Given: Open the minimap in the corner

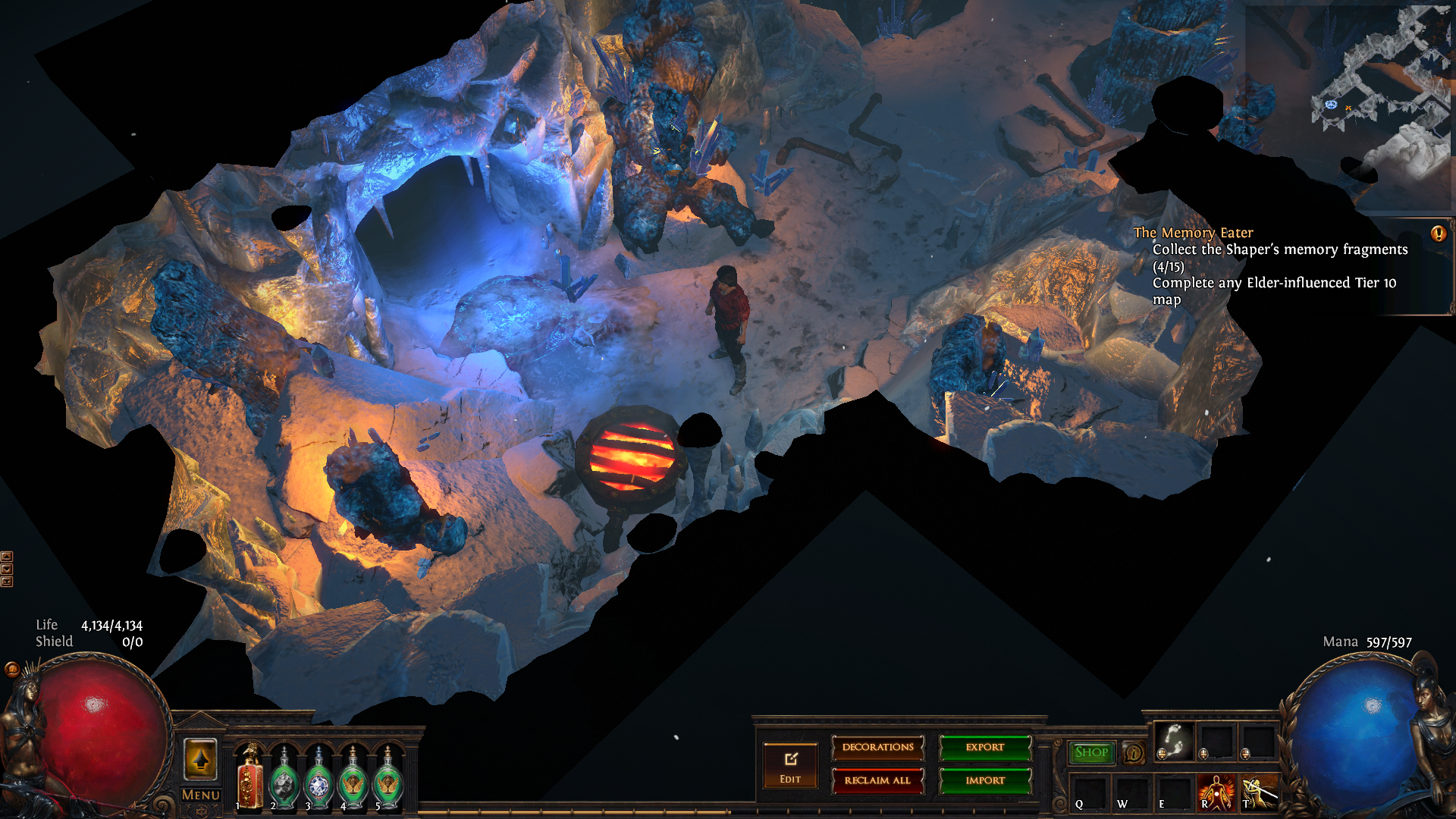Looking at the screenshot, I should pos(1350,106).
